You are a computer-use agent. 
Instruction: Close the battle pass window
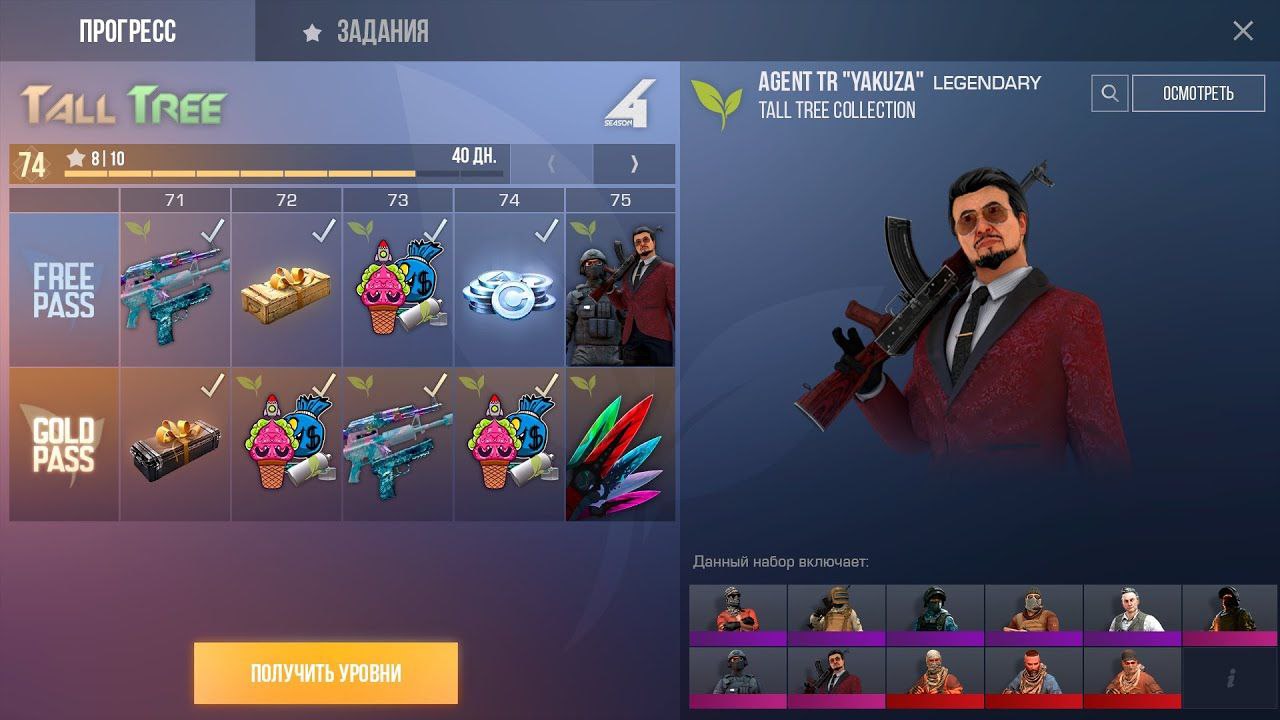tap(1243, 31)
